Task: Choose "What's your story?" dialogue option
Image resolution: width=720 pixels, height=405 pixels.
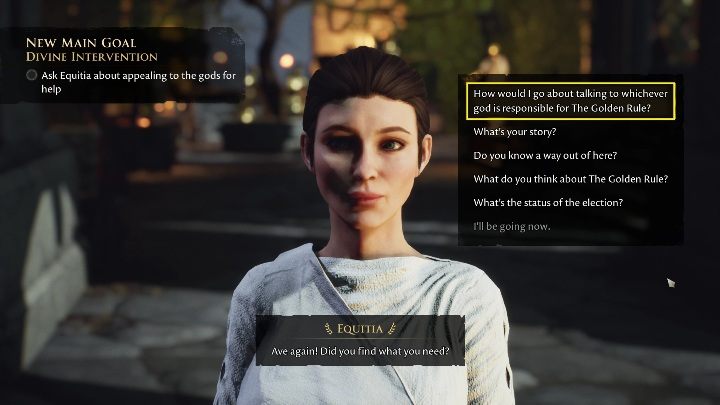Action: point(514,132)
